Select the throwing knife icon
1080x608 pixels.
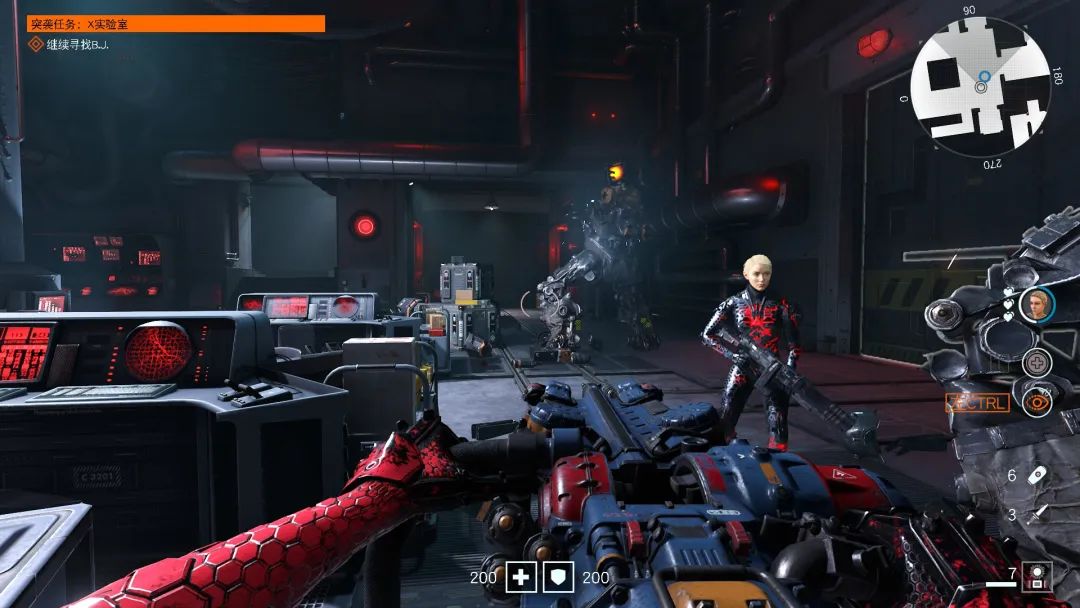pos(1039,514)
